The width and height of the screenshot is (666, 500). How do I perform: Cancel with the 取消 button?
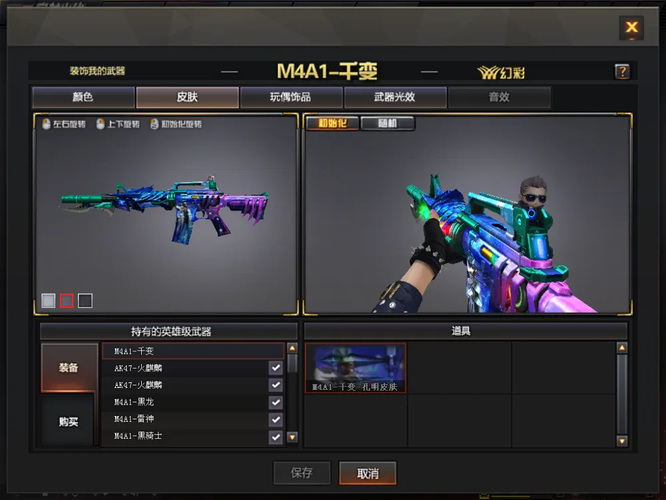367,473
